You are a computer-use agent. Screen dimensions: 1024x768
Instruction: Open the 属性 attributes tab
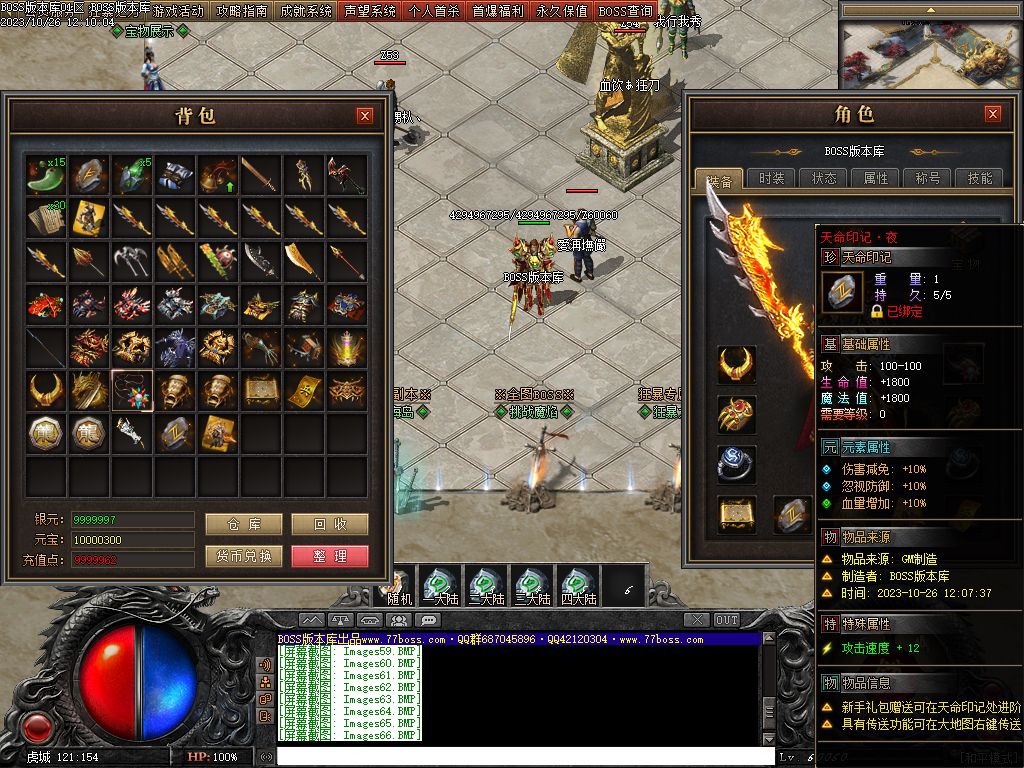pos(876,178)
